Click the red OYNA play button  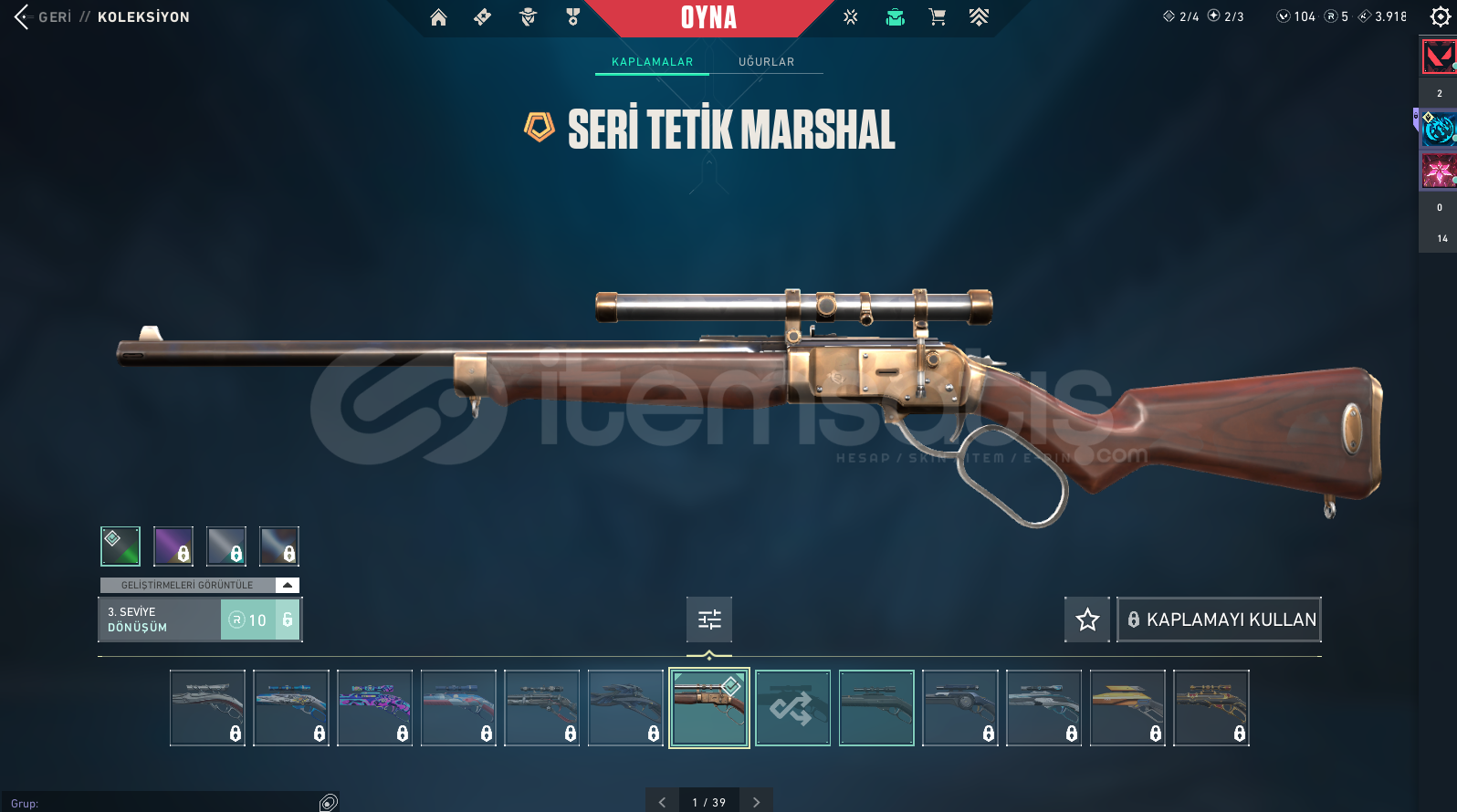708,17
